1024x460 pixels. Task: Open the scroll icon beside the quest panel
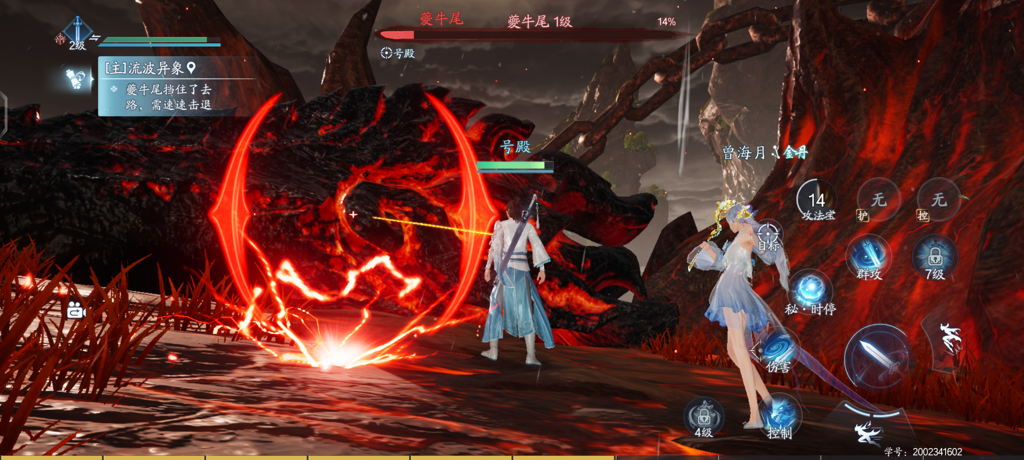coord(74,77)
